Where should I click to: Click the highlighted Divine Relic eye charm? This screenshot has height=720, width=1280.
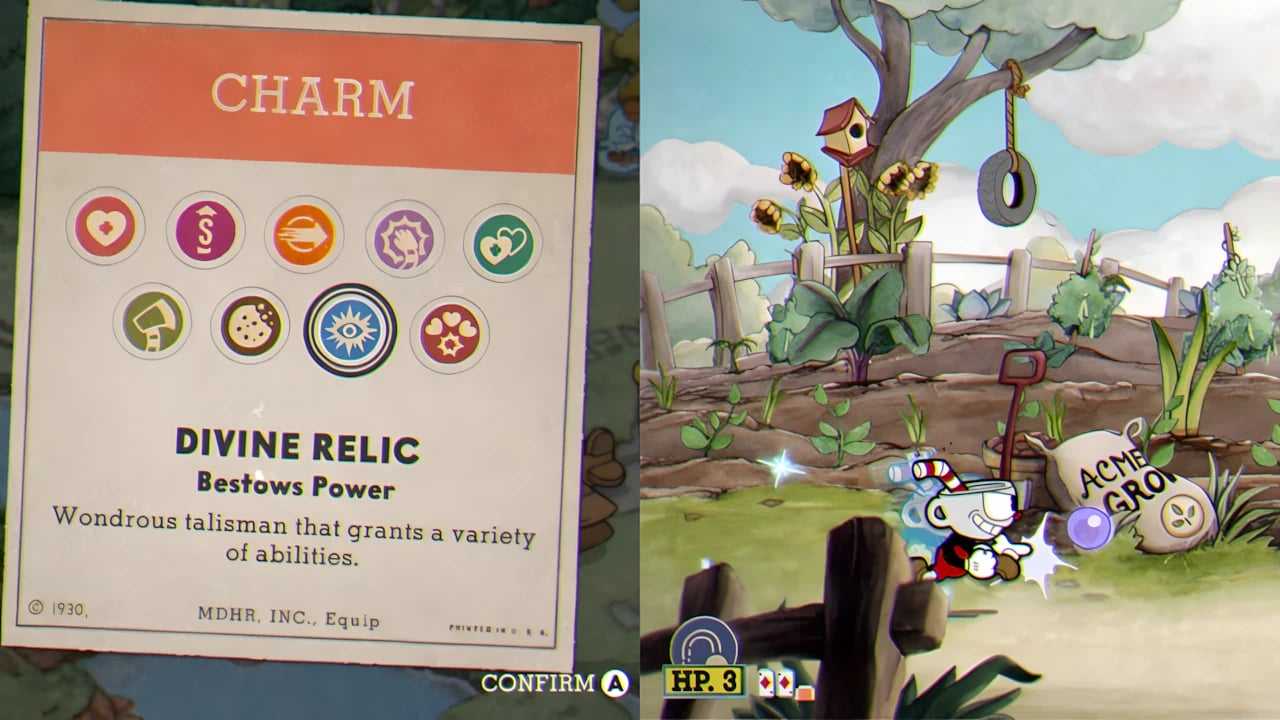pos(349,328)
